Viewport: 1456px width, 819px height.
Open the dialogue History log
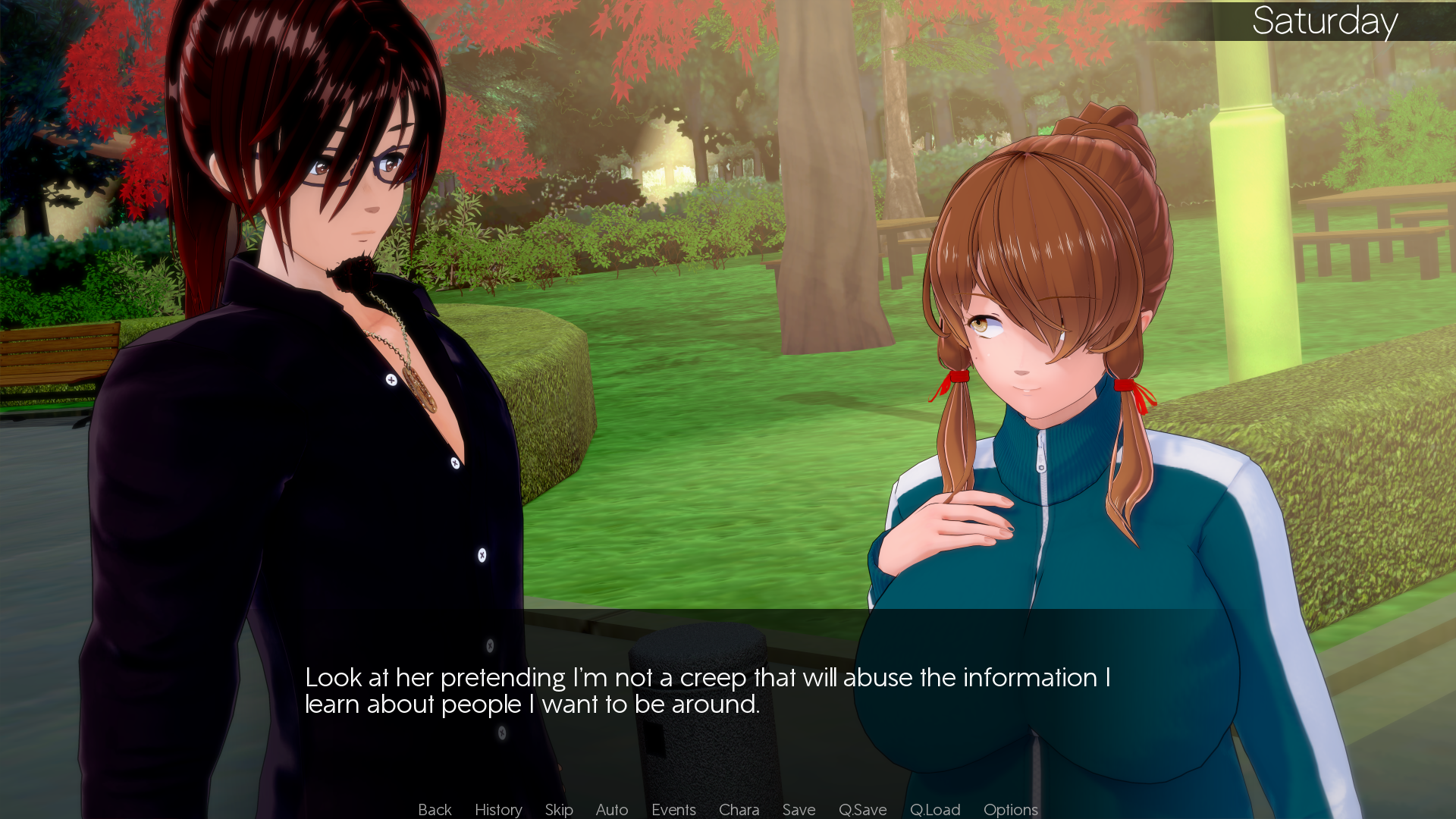coord(498,809)
